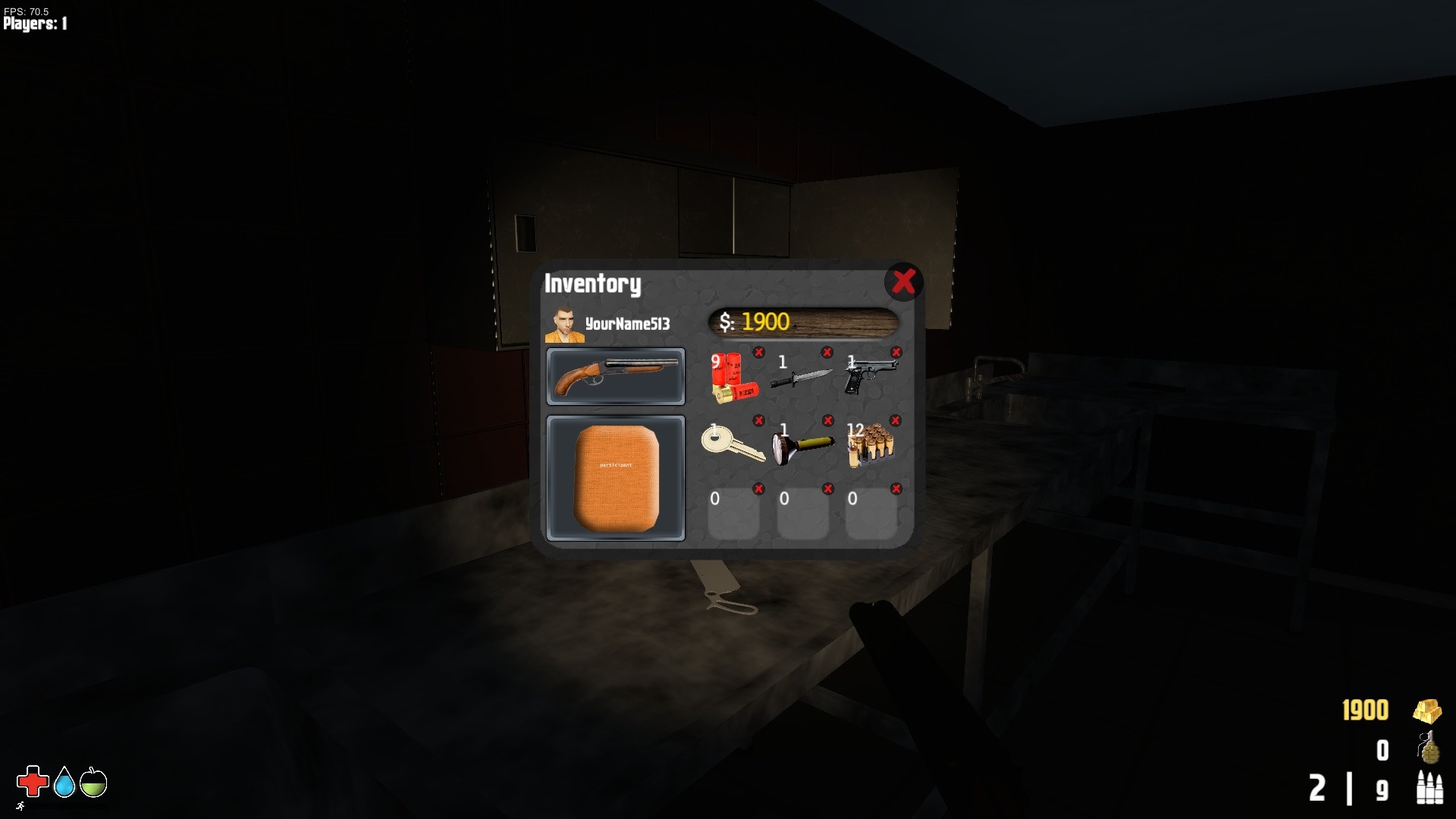Select the flashlight inventory item

[x=800, y=446]
